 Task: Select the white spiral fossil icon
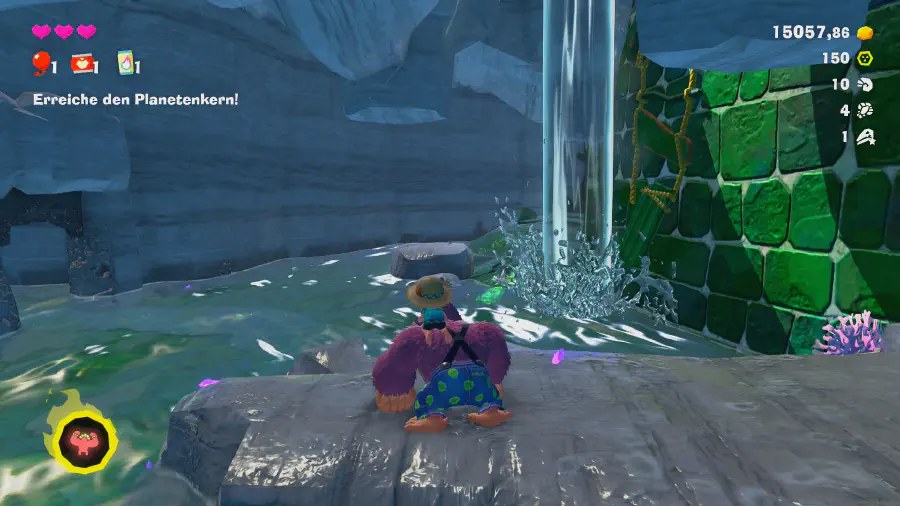coord(866,85)
